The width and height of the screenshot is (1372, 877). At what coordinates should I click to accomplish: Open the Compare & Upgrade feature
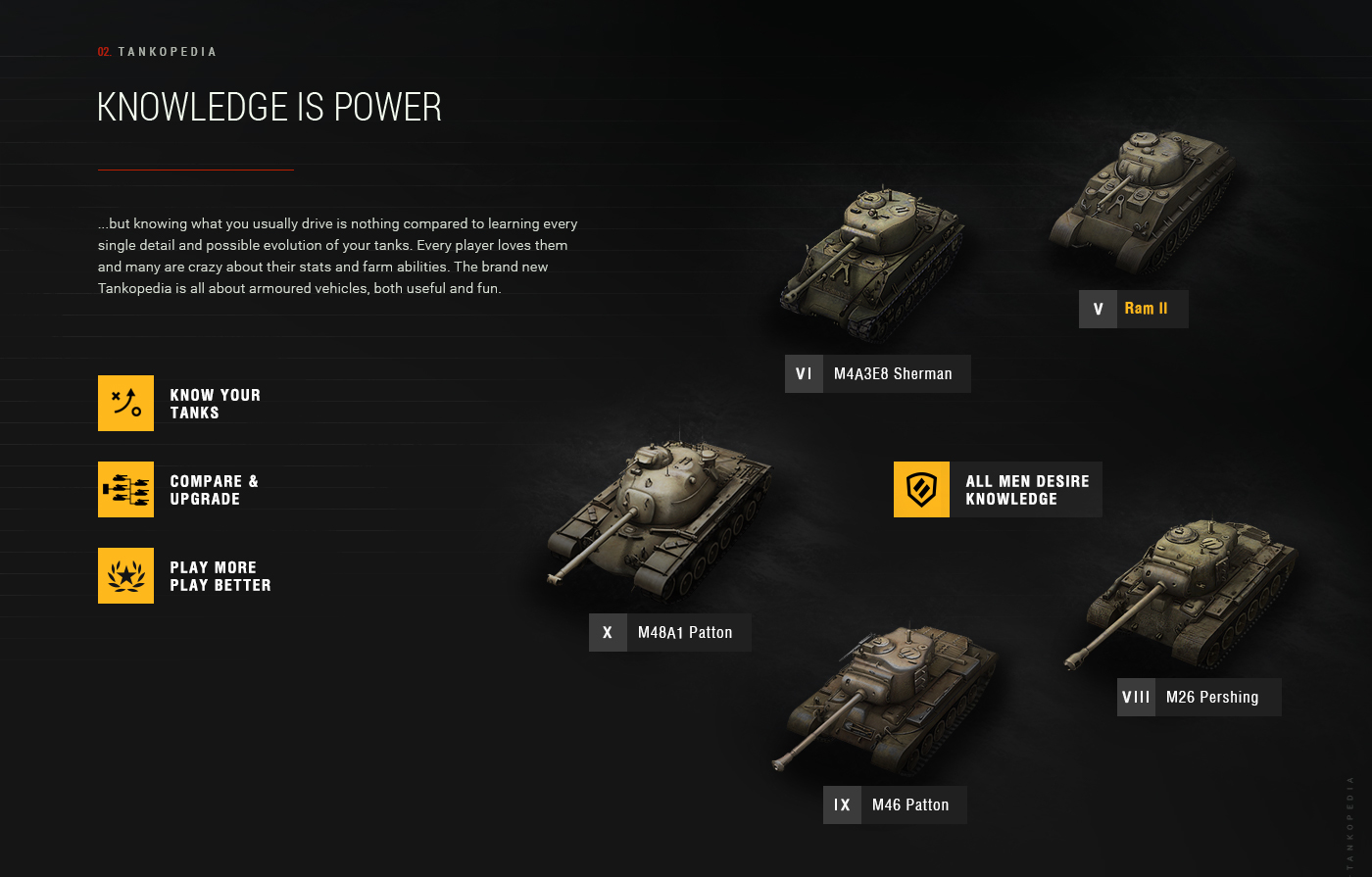pyautogui.click(x=214, y=490)
